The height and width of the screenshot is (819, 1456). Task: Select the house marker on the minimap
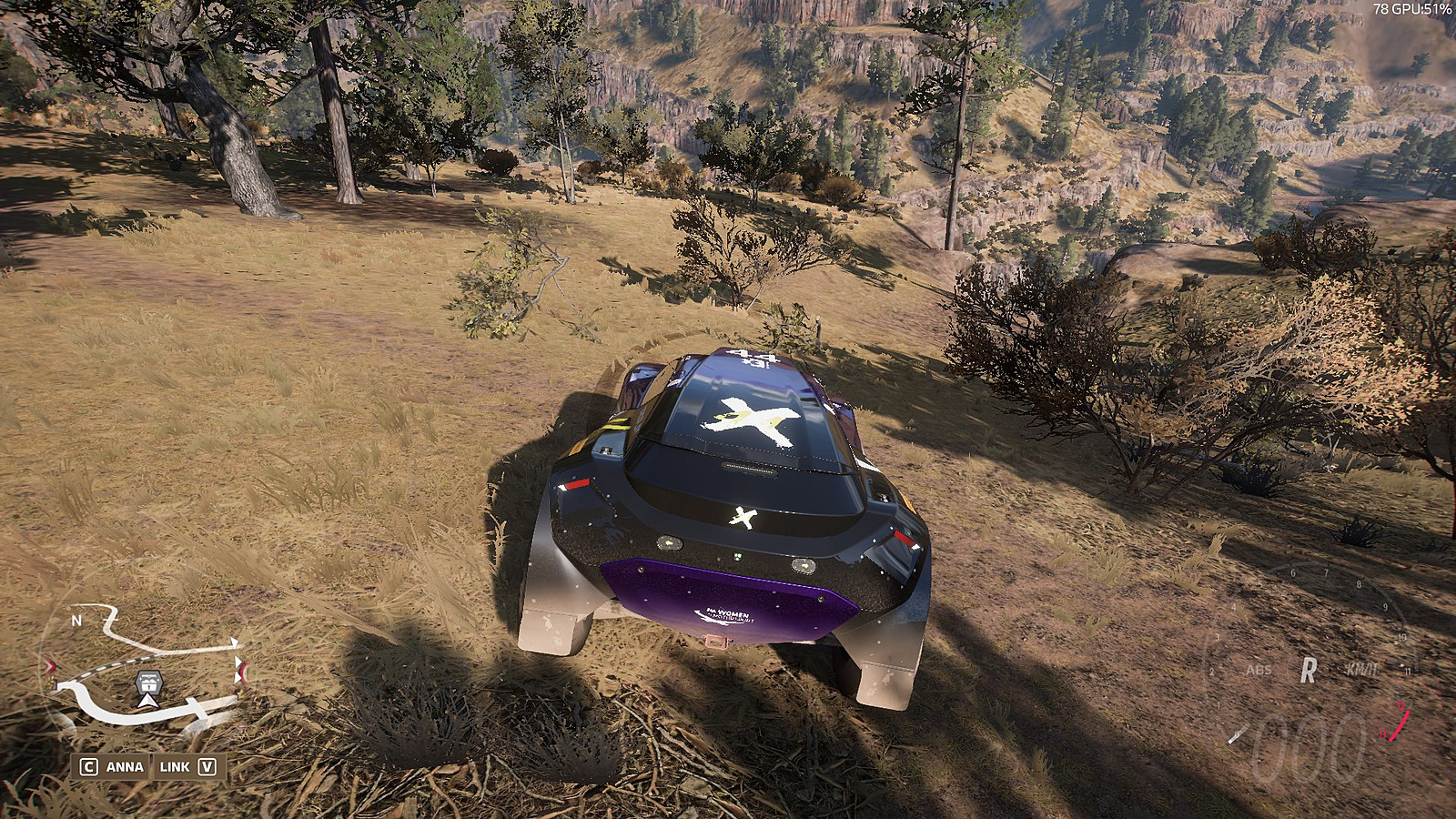click(x=148, y=681)
